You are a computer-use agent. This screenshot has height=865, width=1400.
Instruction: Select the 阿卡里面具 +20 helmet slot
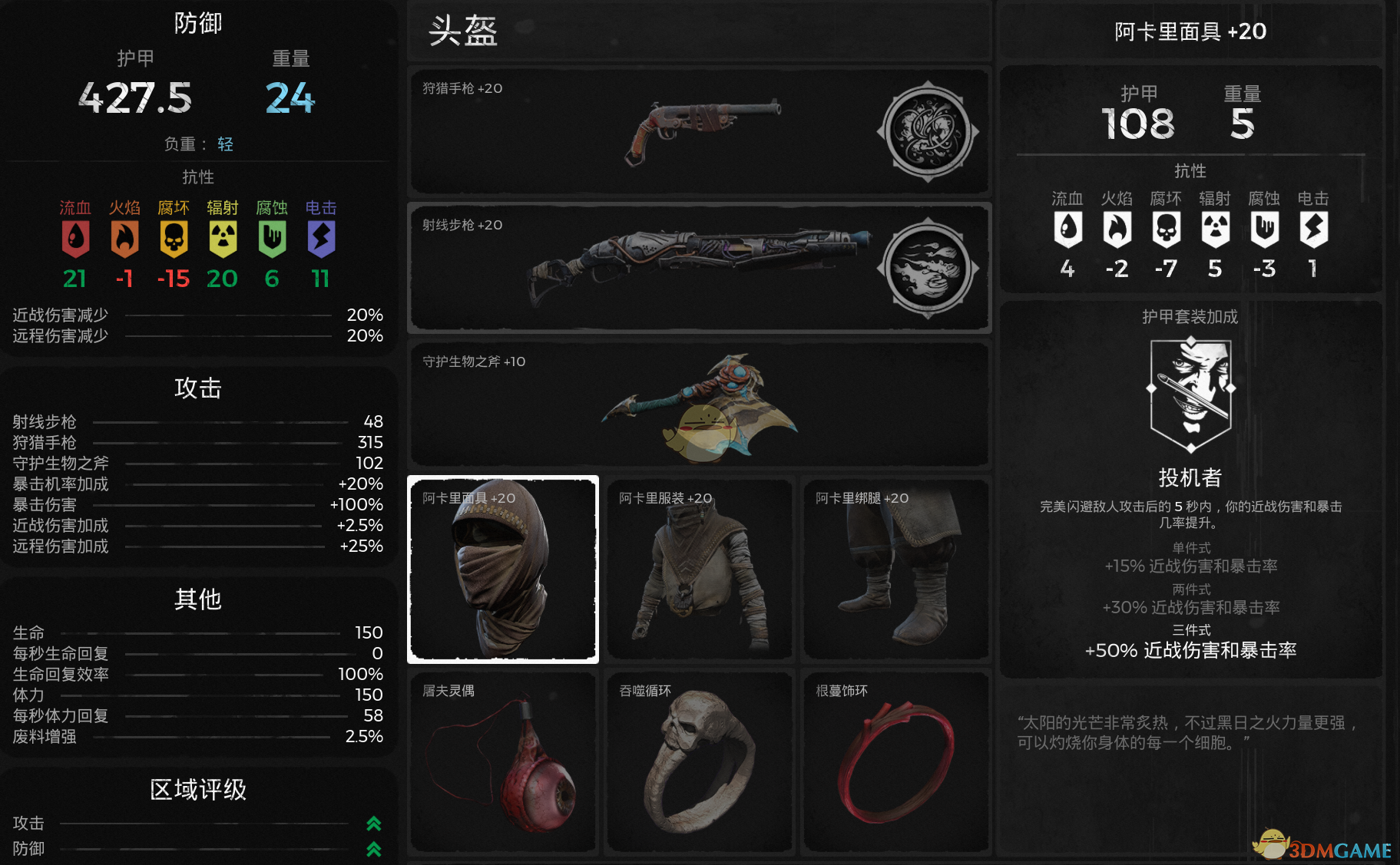click(503, 569)
